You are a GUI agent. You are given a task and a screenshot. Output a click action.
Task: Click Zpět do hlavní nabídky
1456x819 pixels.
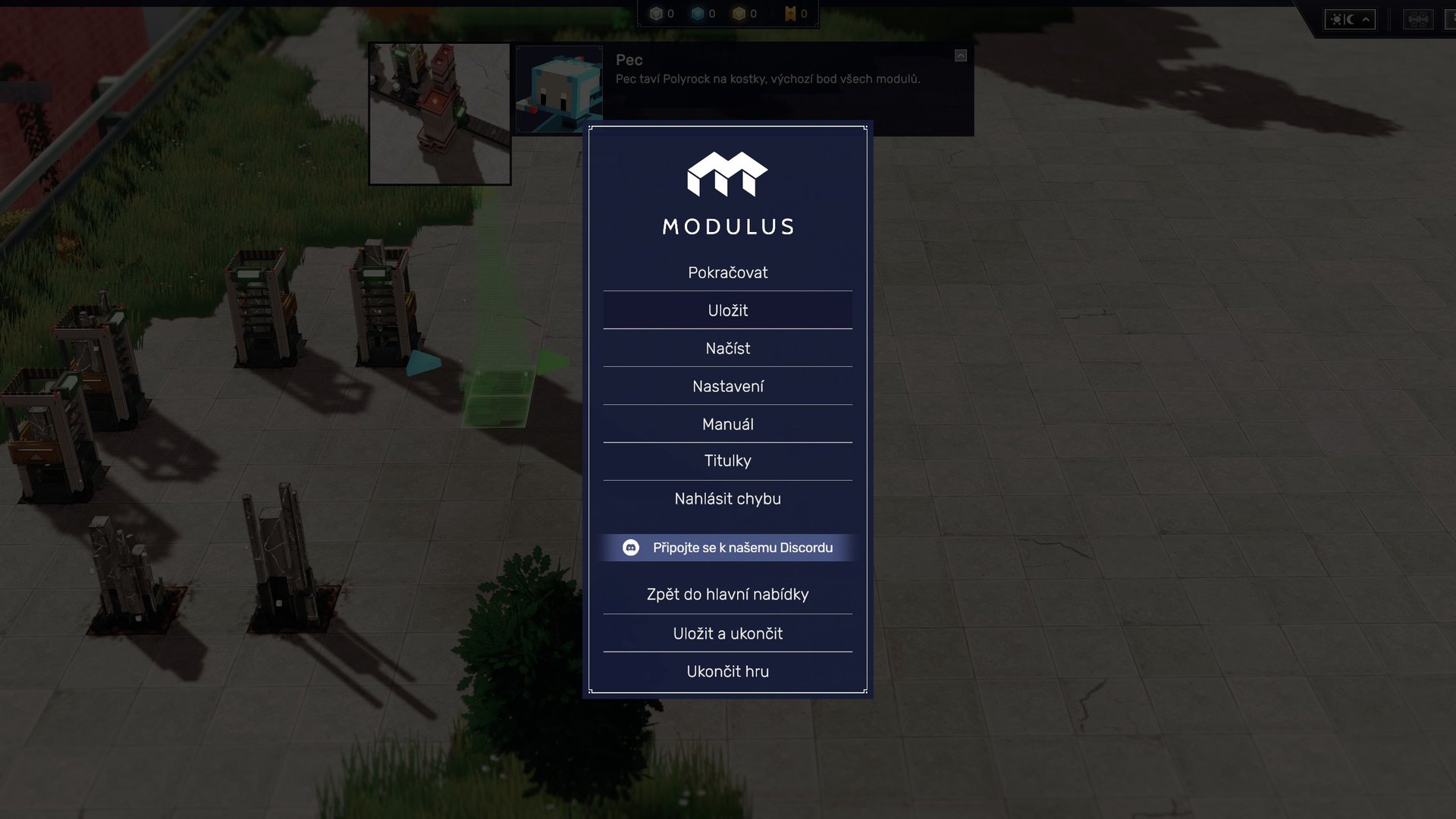727,594
